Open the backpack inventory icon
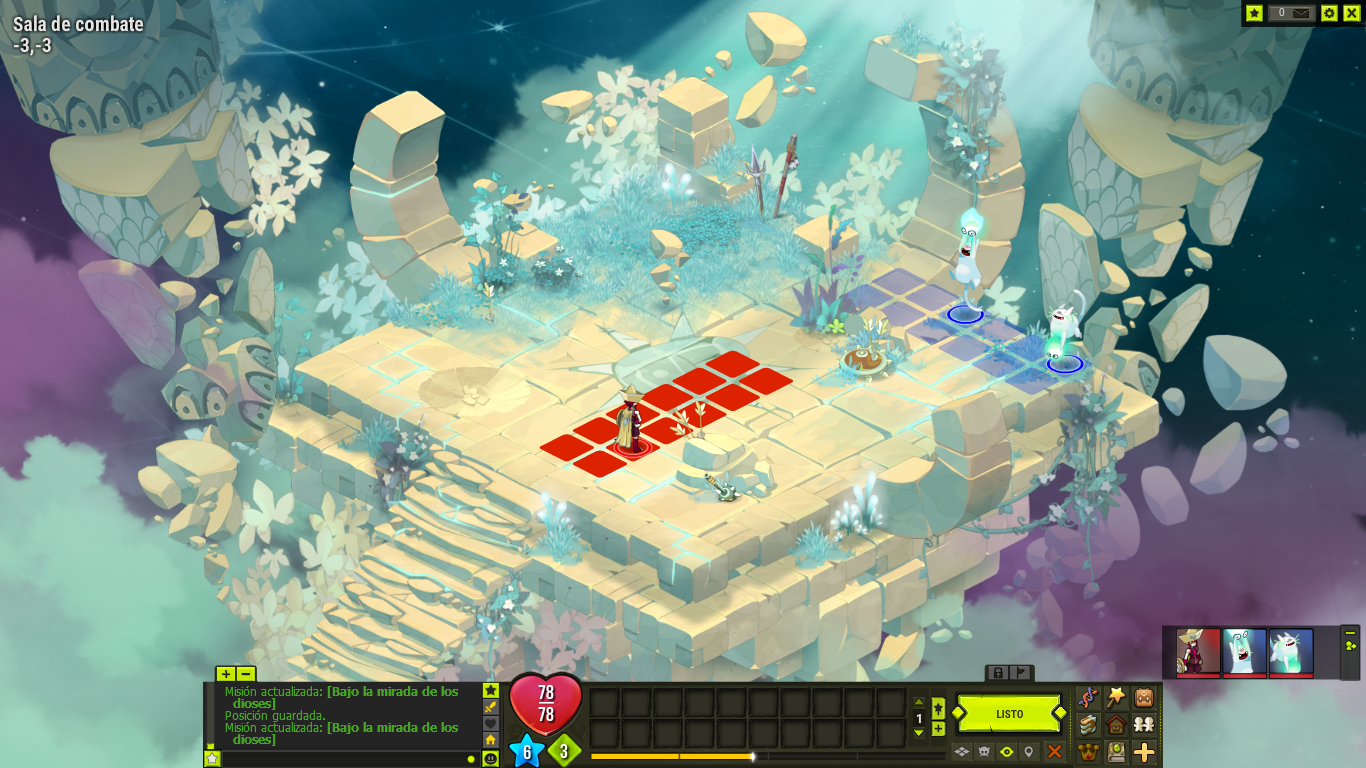Image resolution: width=1366 pixels, height=768 pixels. pyautogui.click(x=1144, y=697)
